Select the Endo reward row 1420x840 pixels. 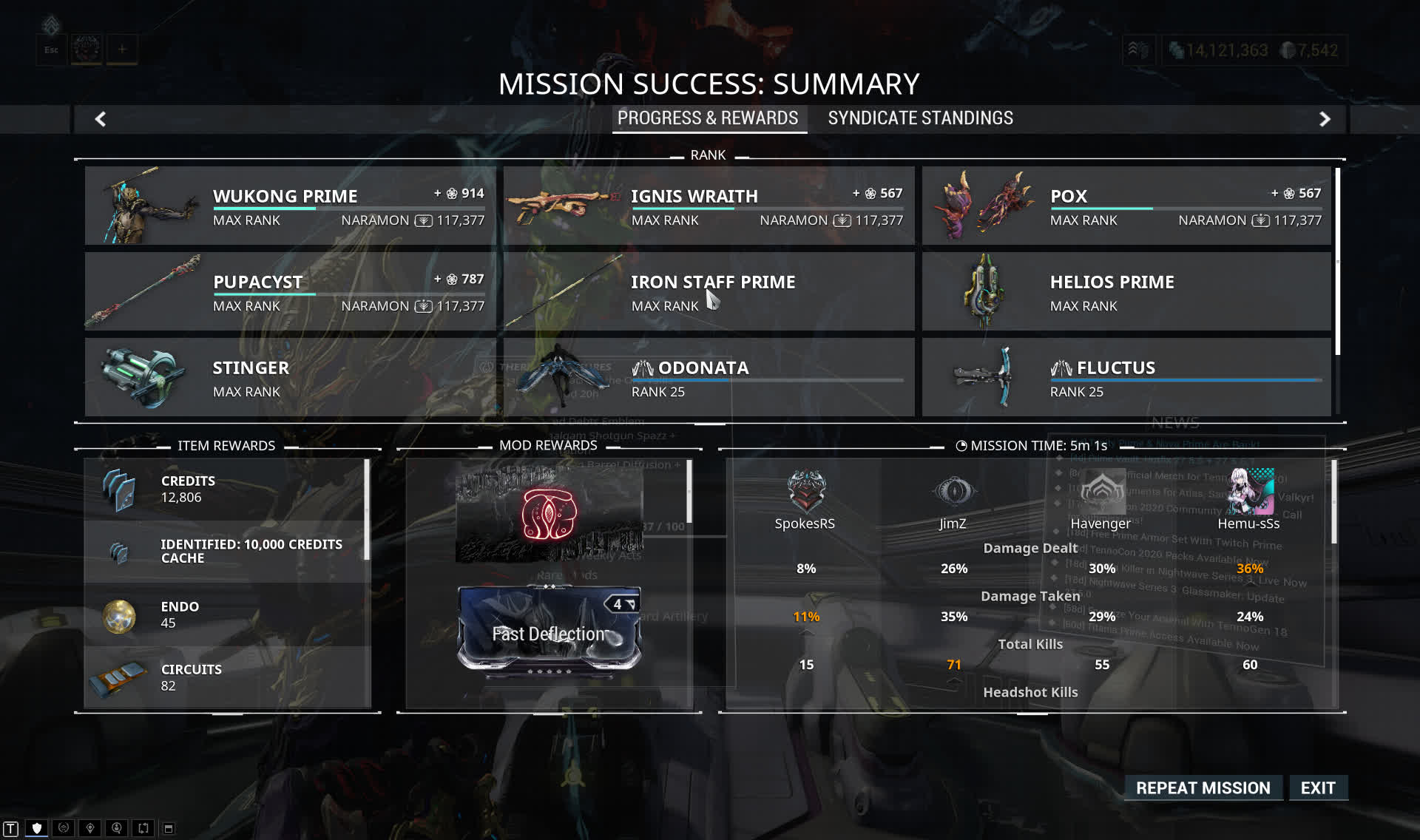pyautogui.click(x=226, y=614)
